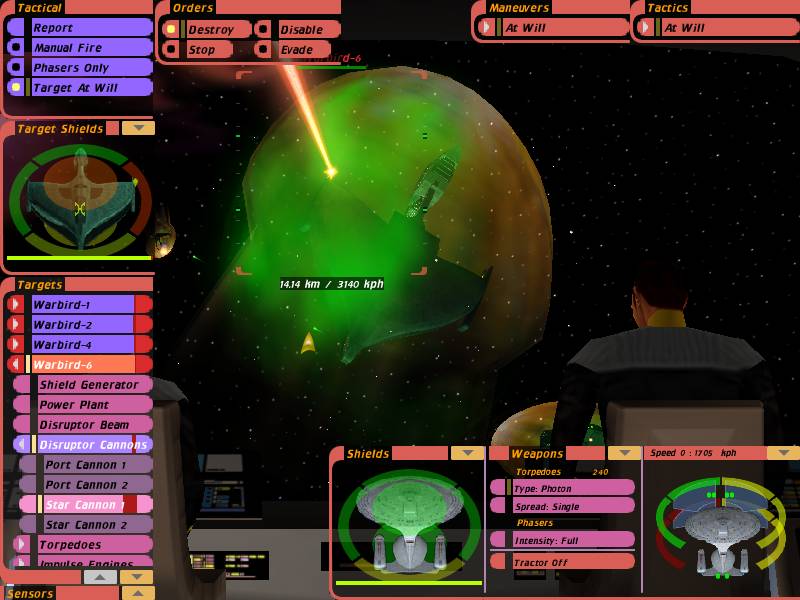Target the Power Plant subsystem
800x600 pixels.
click(x=88, y=404)
